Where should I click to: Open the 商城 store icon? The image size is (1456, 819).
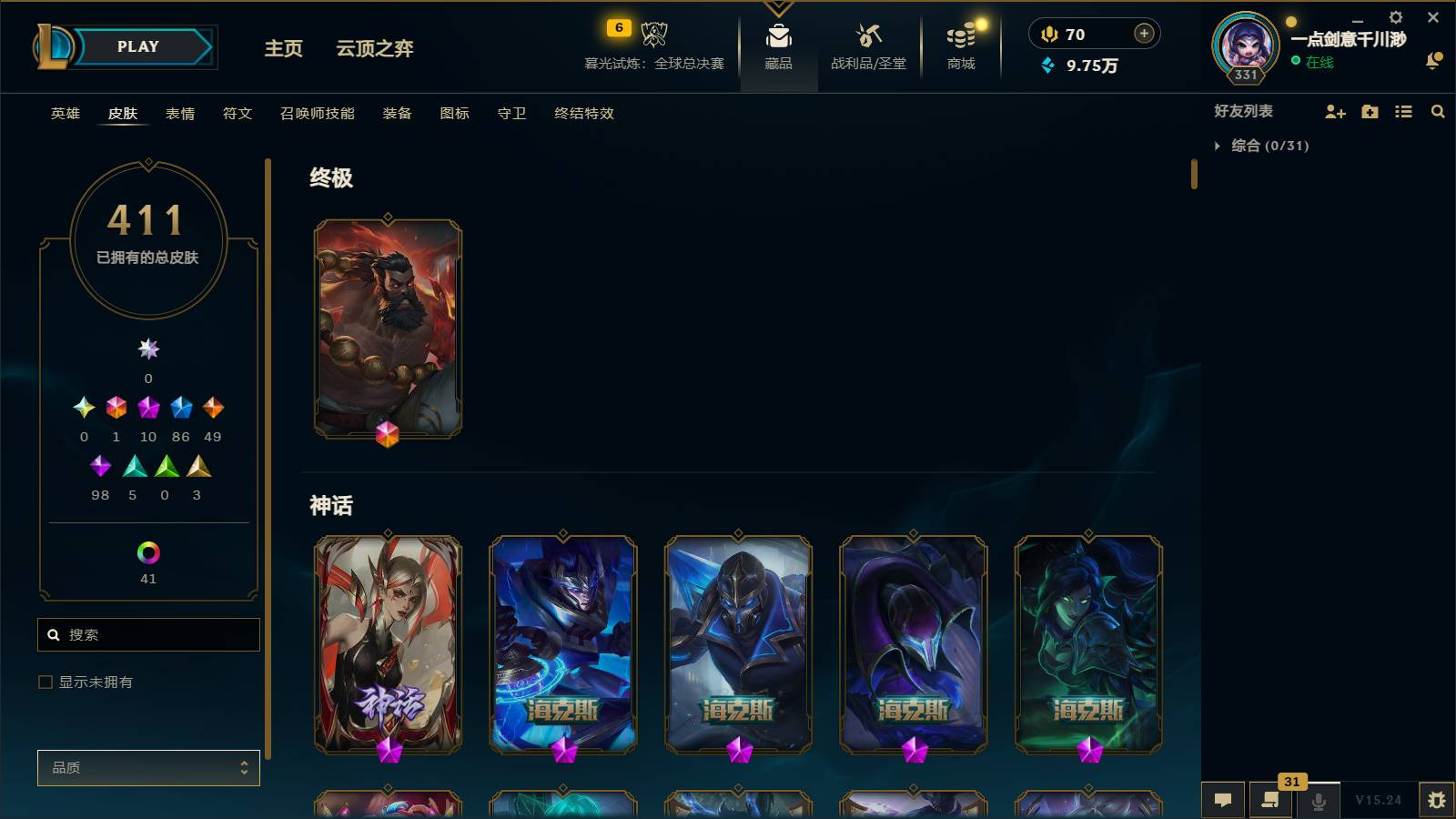pyautogui.click(x=961, y=45)
